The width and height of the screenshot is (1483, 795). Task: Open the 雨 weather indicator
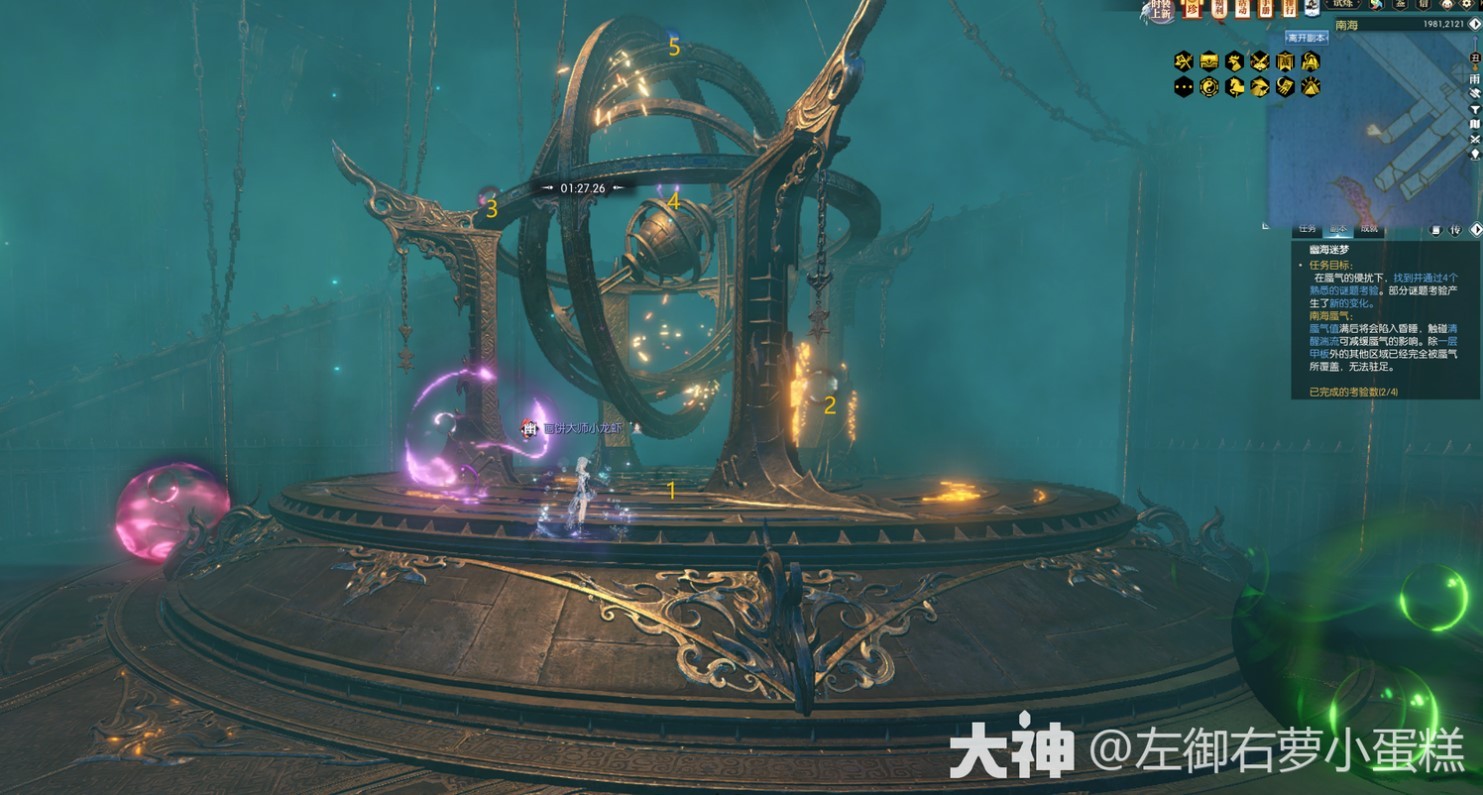(x=1475, y=79)
